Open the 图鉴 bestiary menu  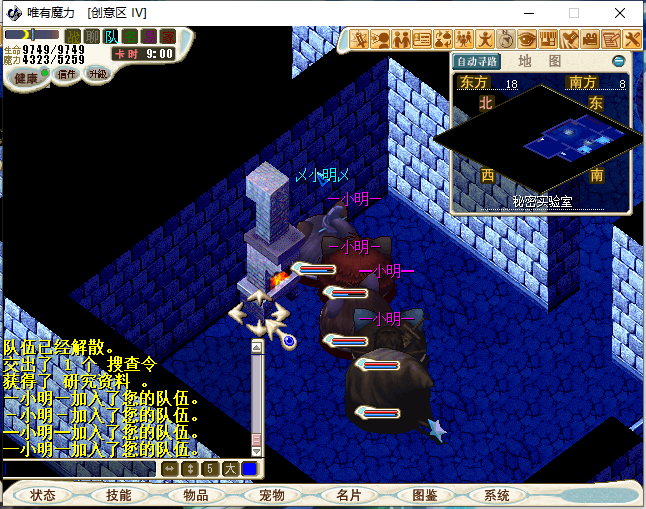[425, 495]
